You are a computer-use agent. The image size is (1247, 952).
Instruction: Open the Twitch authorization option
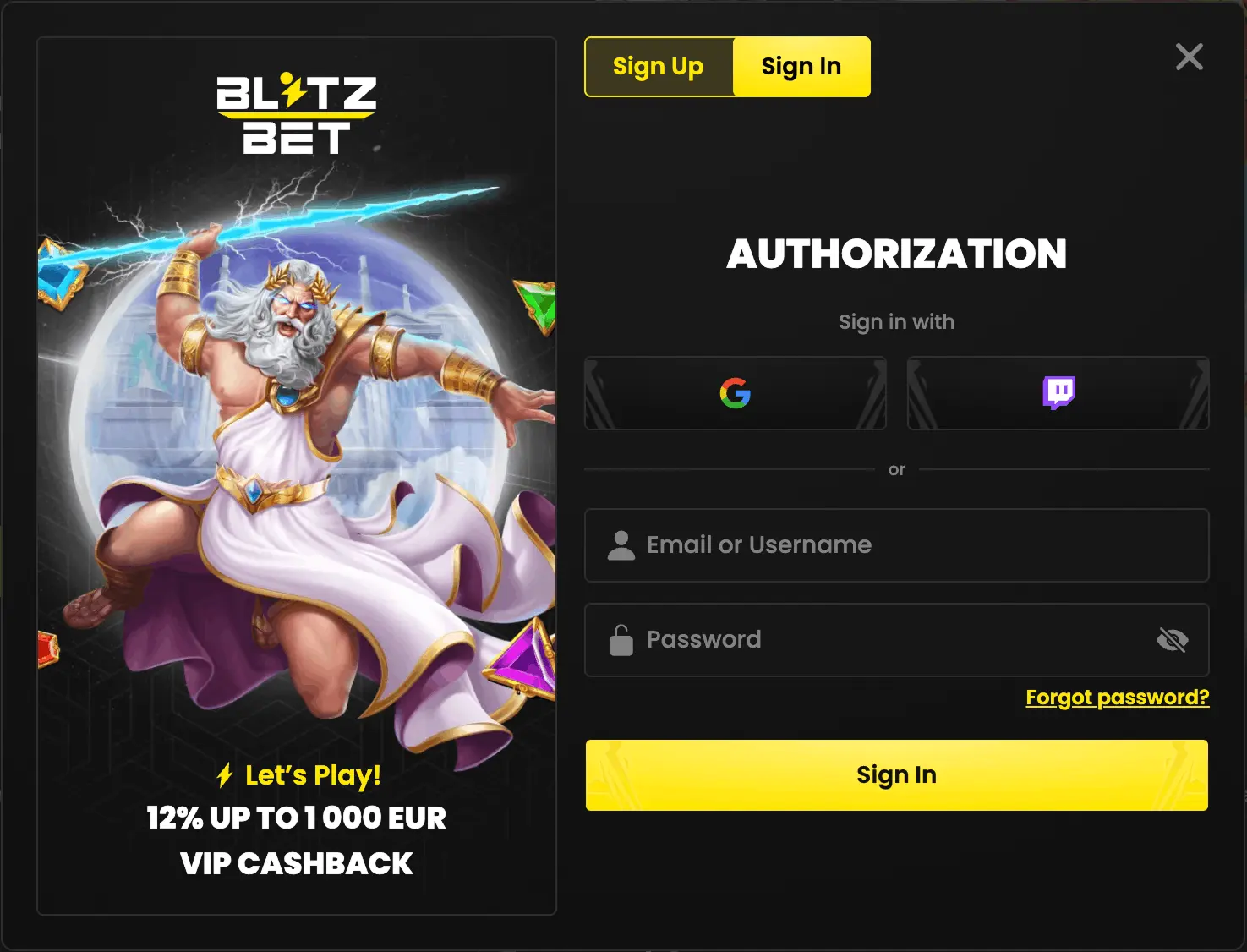pyautogui.click(x=1058, y=393)
